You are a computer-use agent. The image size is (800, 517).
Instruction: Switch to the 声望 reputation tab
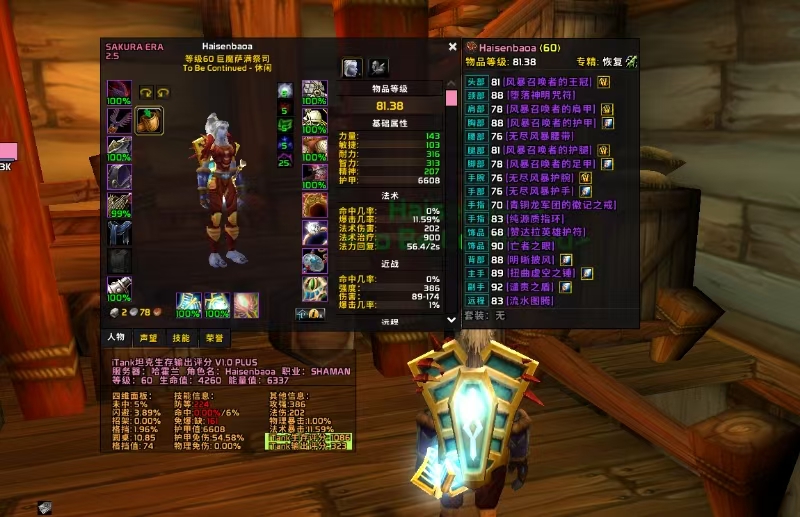(x=148, y=338)
